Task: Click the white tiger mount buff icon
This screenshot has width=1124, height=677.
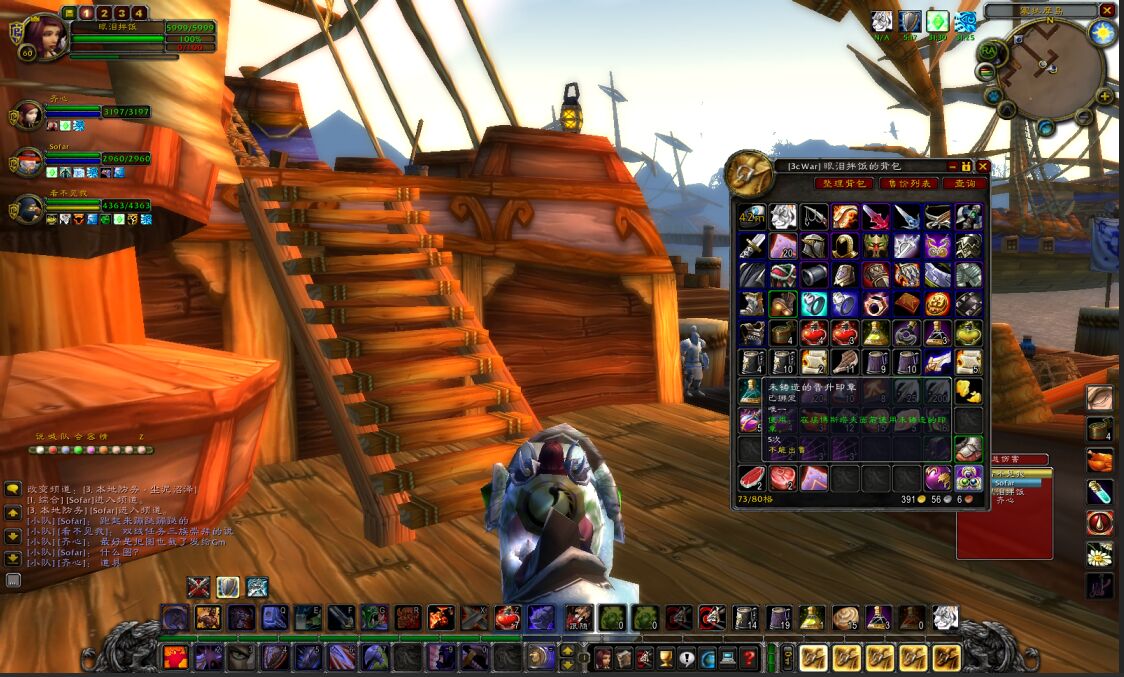Action: [x=881, y=22]
